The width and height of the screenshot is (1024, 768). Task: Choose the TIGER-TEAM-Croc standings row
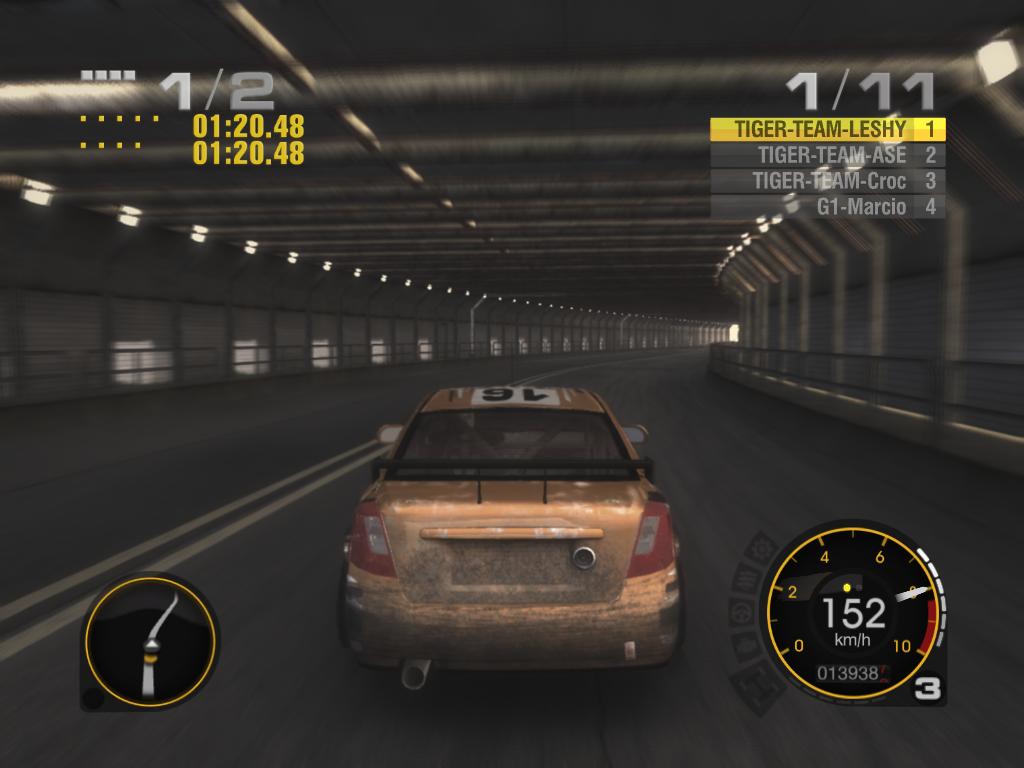pyautogui.click(x=827, y=181)
